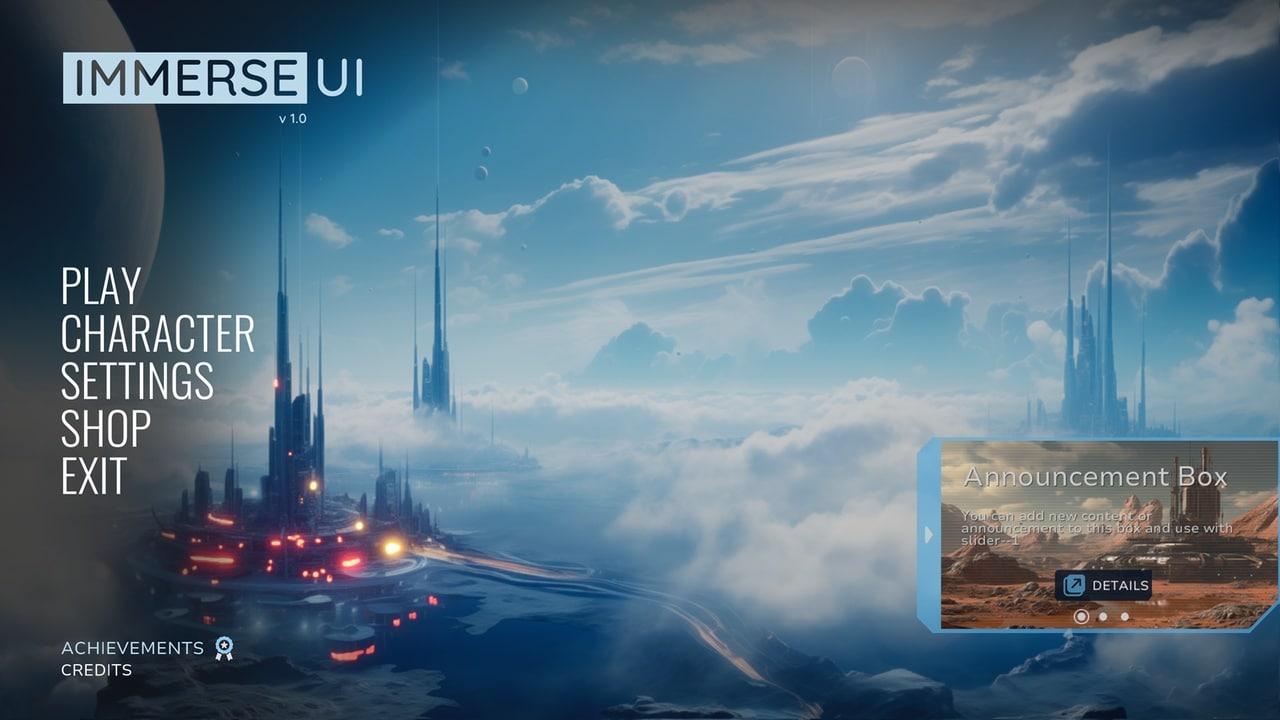Select the third announcement carousel dot
Screen dimensions: 1280x720
click(x=1124, y=616)
